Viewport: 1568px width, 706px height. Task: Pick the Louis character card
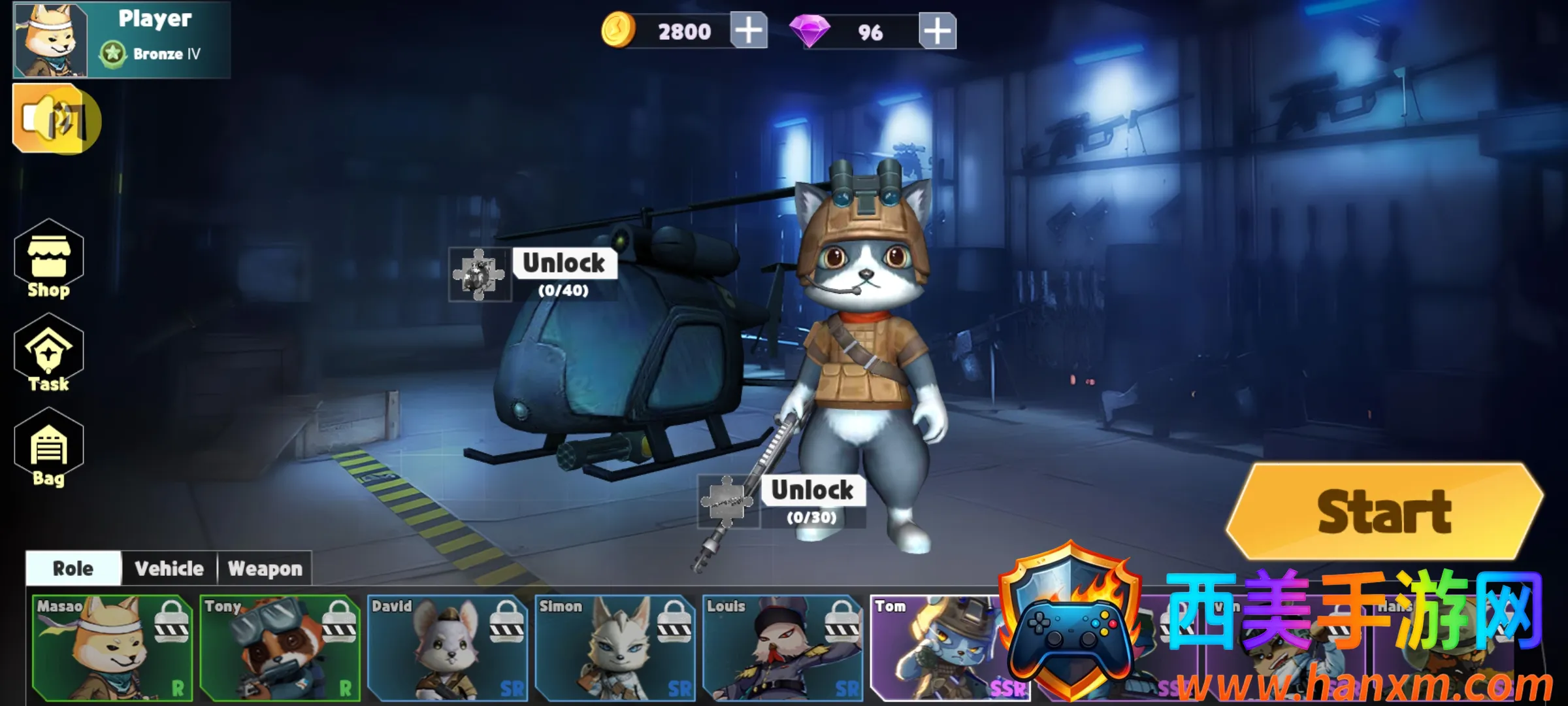coord(783,647)
